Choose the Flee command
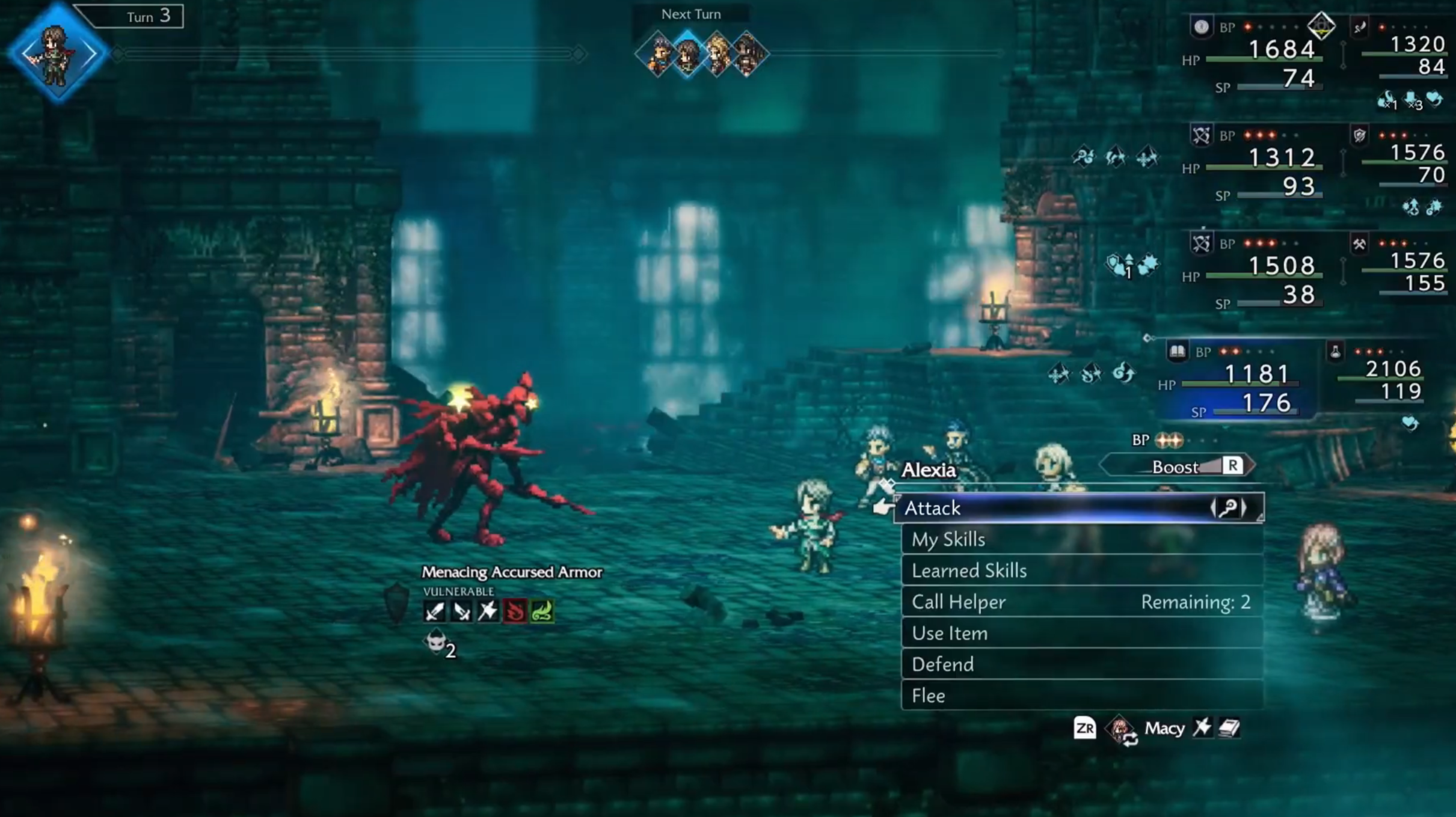The image size is (1456, 817). coord(929,696)
